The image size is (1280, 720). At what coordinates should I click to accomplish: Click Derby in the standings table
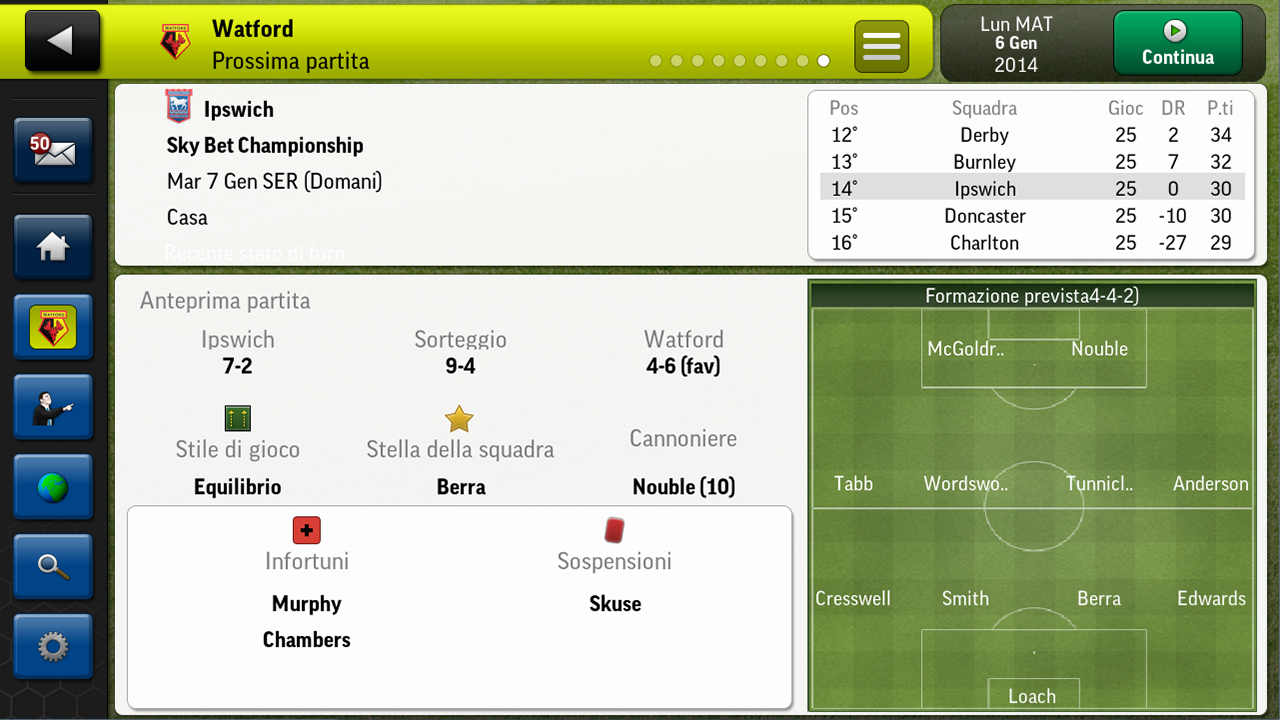[984, 135]
